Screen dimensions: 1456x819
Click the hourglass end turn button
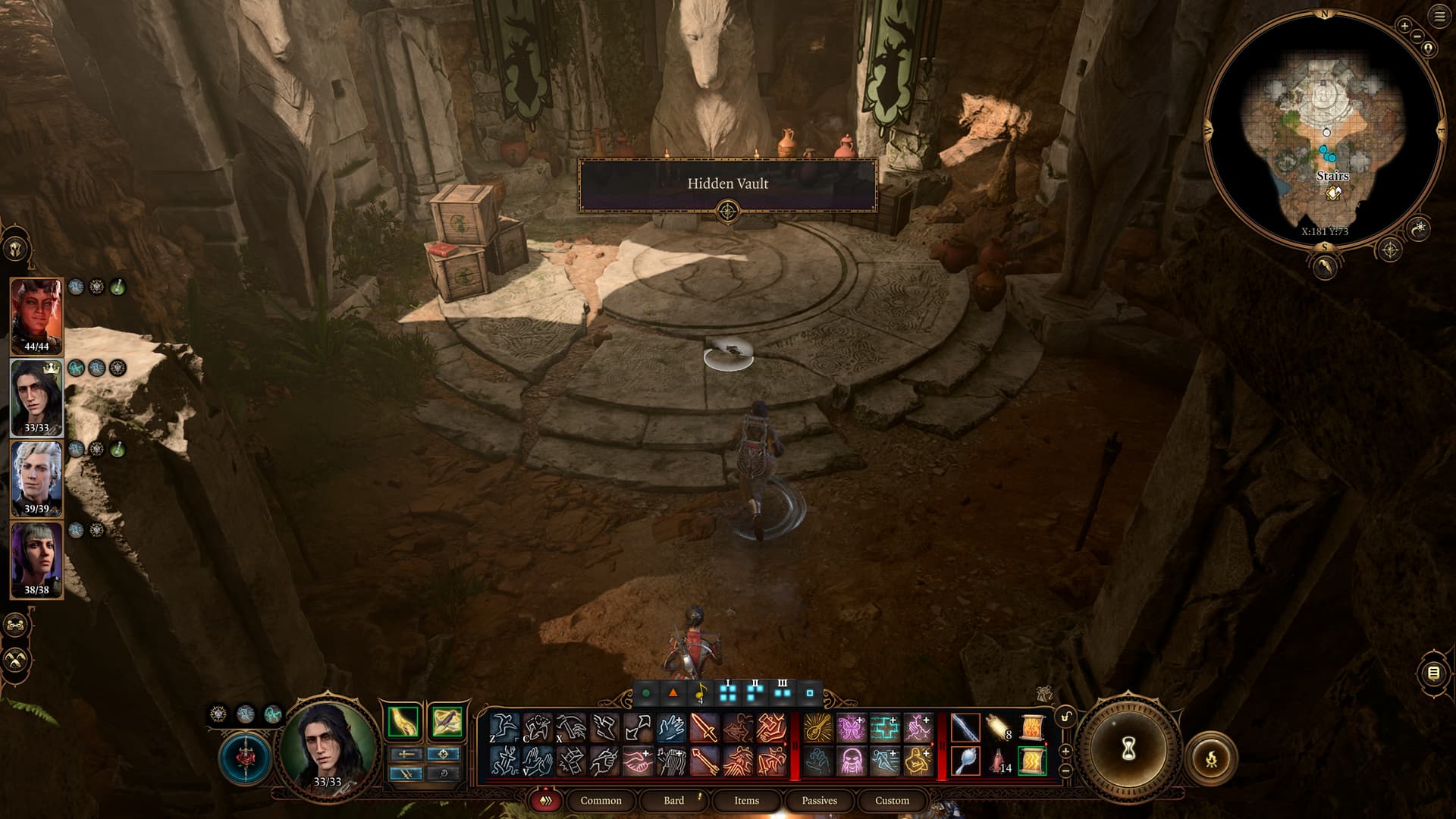pos(1128,749)
